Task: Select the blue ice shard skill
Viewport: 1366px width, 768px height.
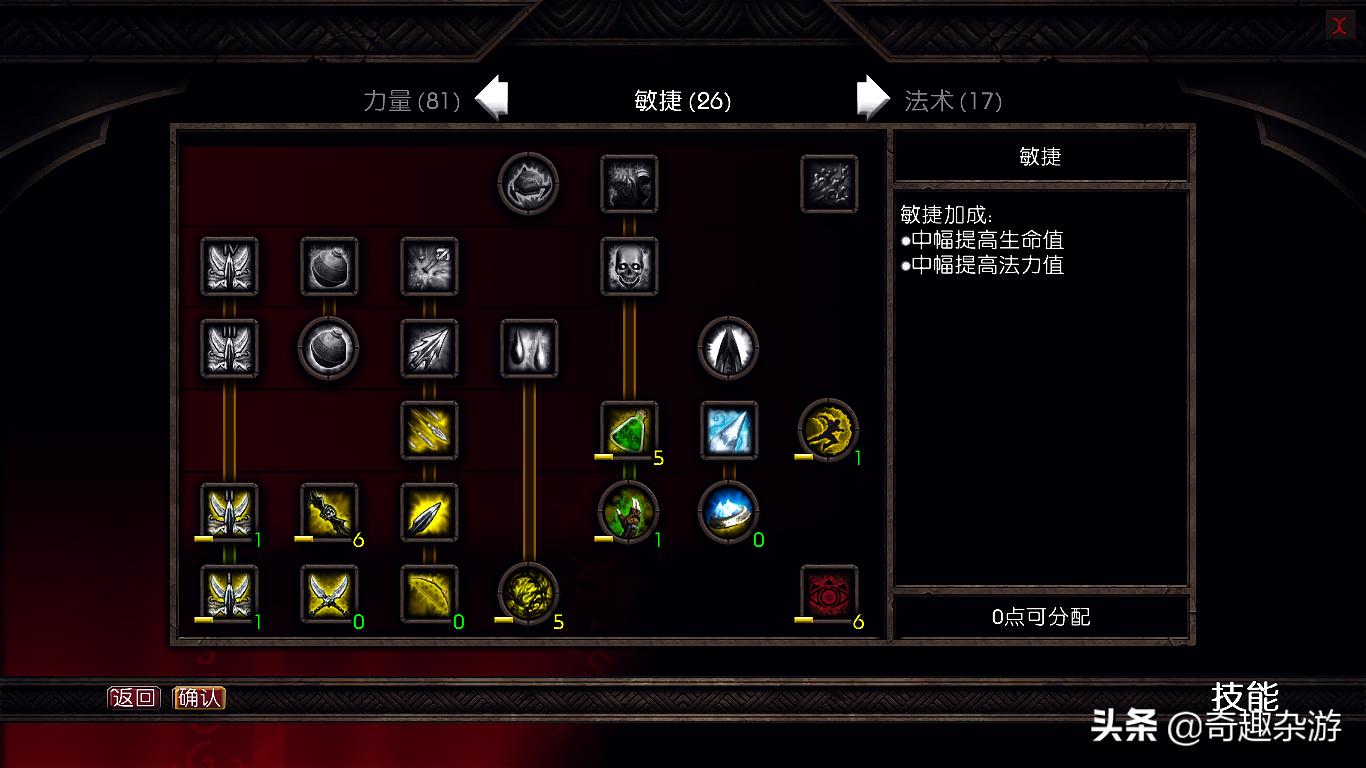Action: coord(729,430)
